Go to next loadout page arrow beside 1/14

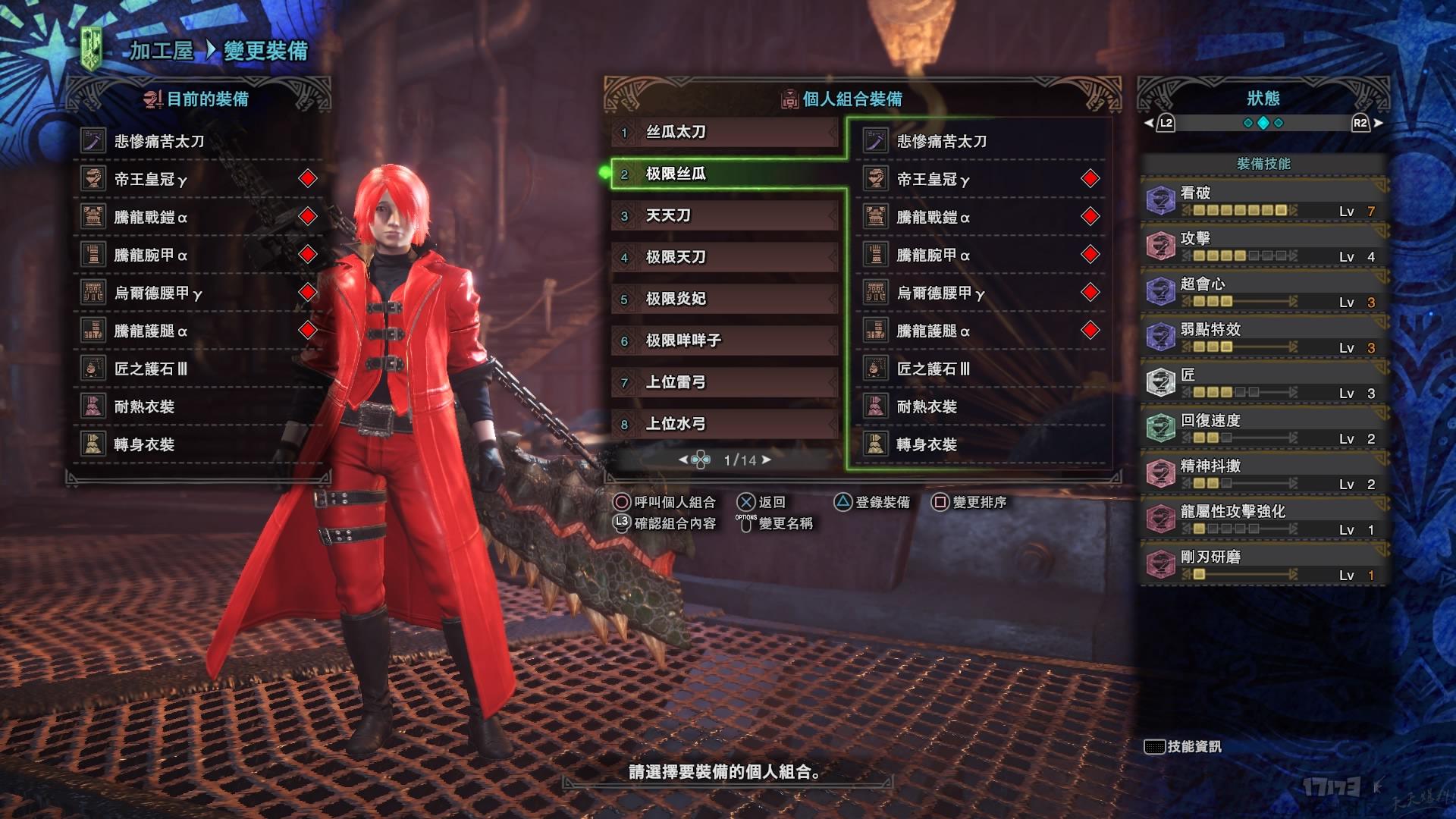(x=767, y=460)
